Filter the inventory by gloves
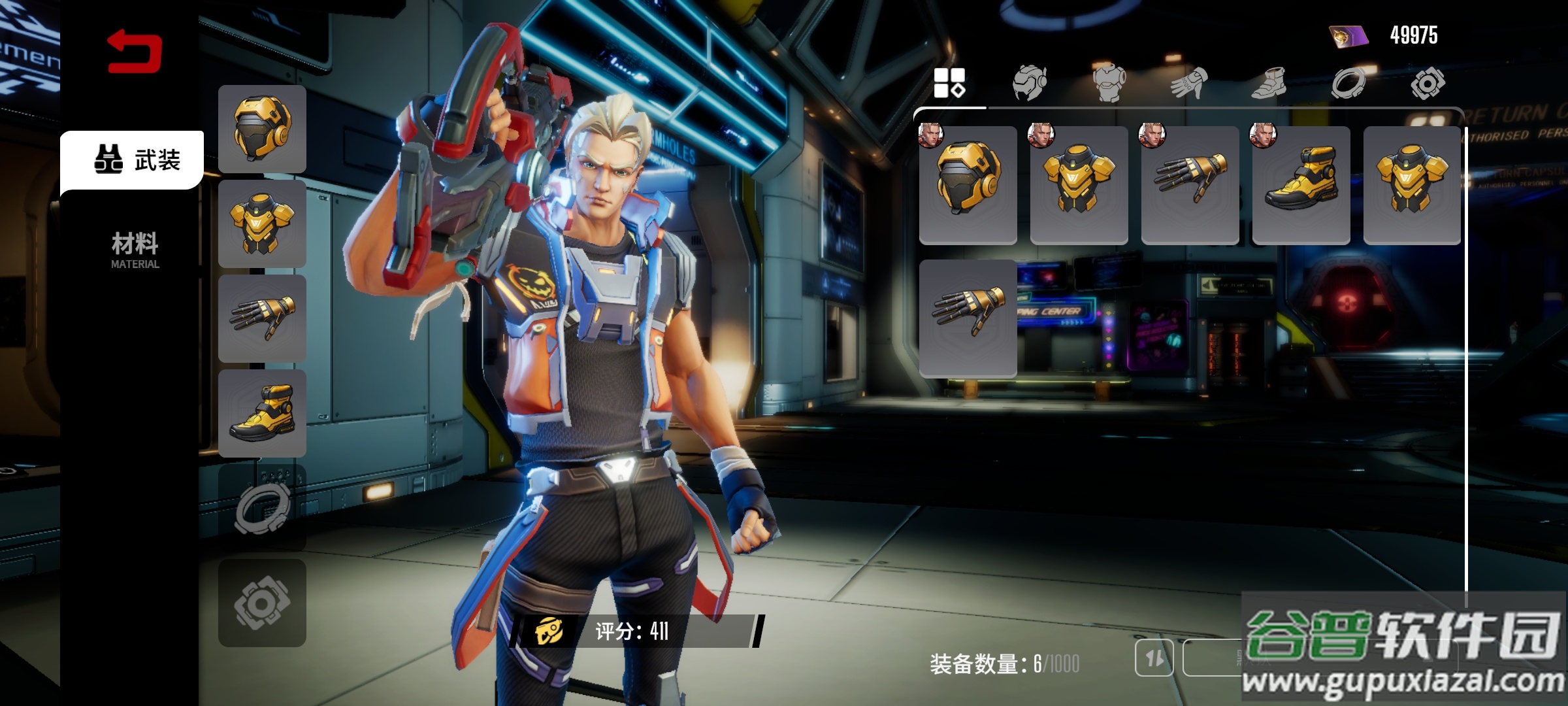The image size is (1568, 706). tap(1188, 84)
